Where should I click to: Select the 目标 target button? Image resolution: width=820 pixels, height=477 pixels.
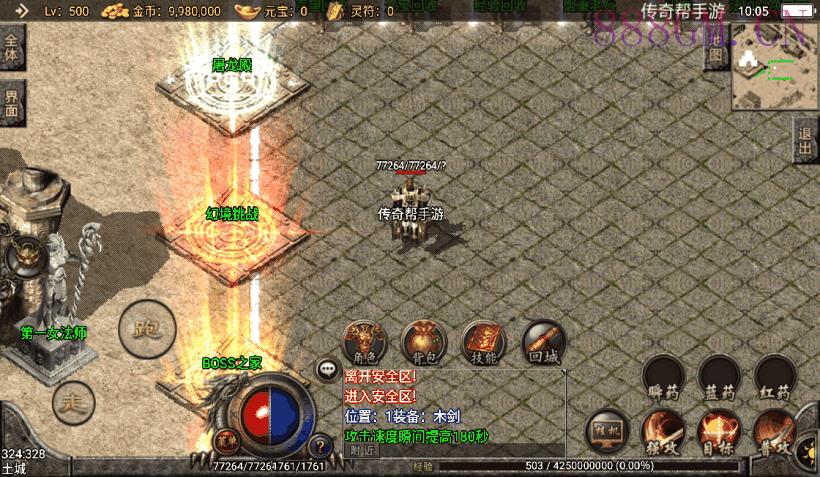pyautogui.click(x=718, y=432)
